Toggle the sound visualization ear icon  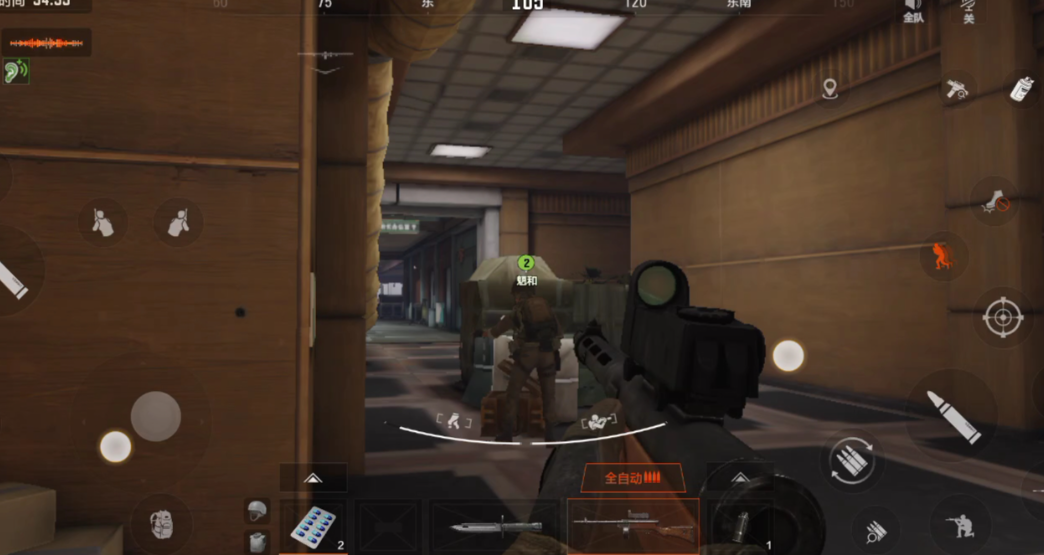point(16,71)
